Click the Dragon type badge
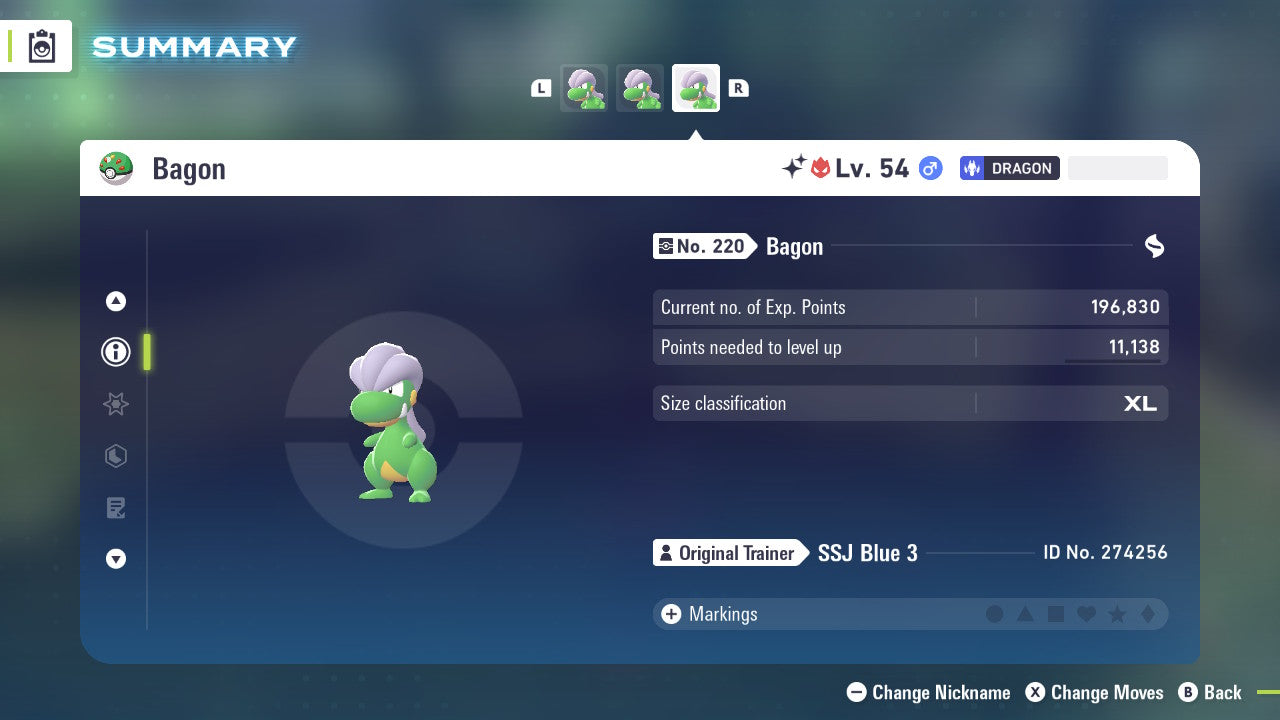The height and width of the screenshot is (720, 1280). pyautogui.click(x=1009, y=168)
